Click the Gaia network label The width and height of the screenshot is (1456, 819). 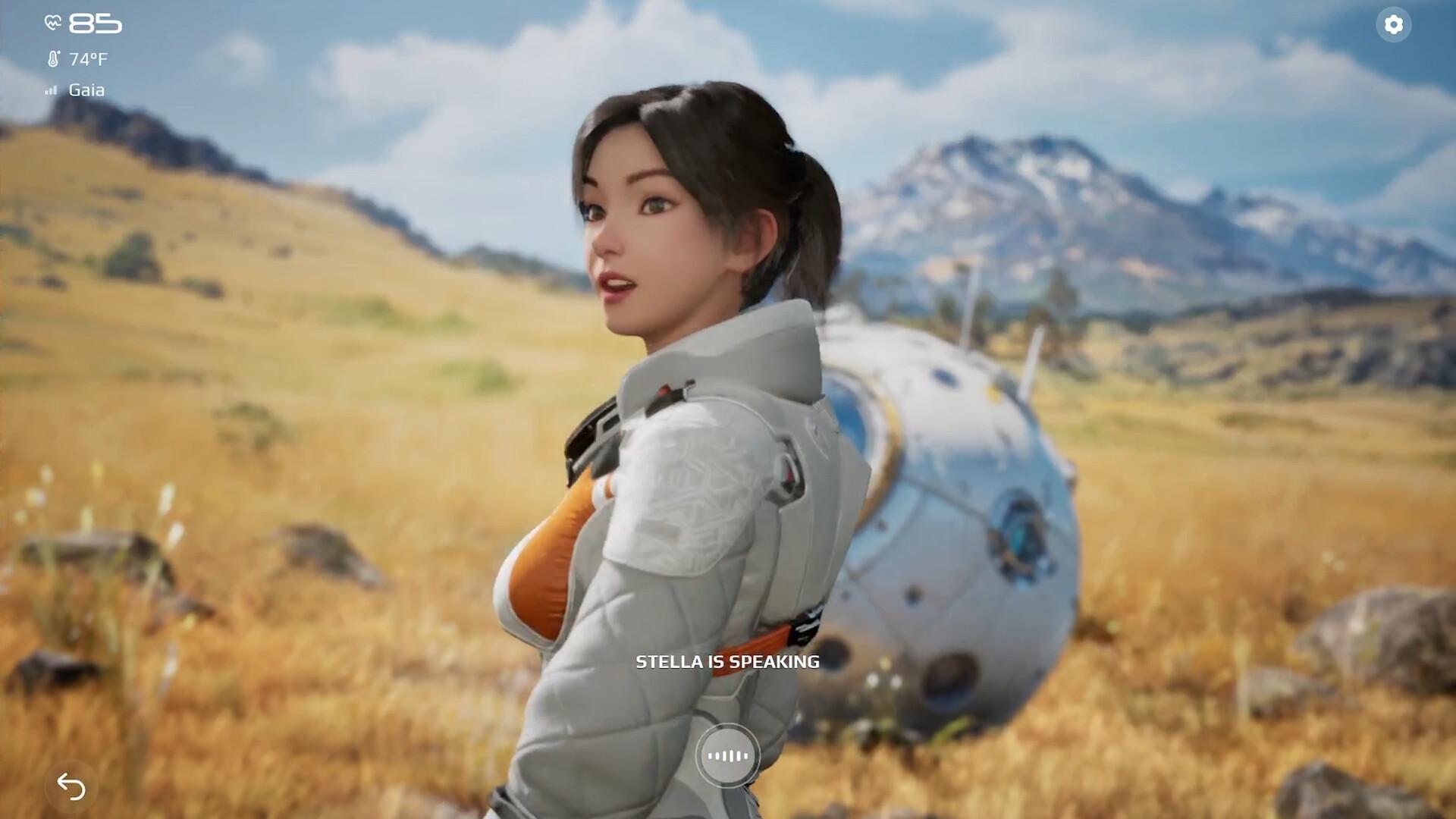tap(87, 90)
